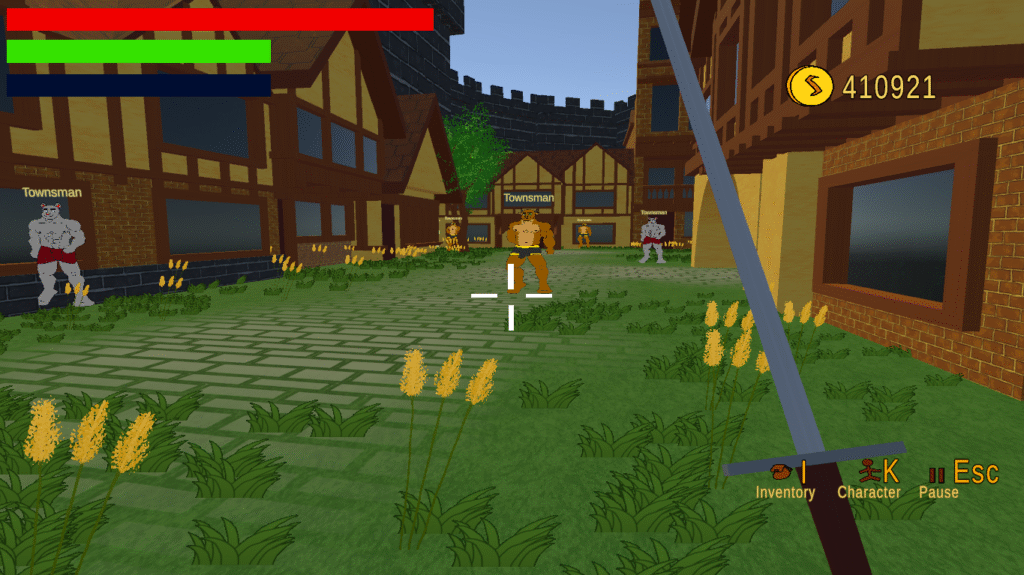Open the Character sheet icon
This screenshot has height=575, width=1024.
[x=868, y=470]
